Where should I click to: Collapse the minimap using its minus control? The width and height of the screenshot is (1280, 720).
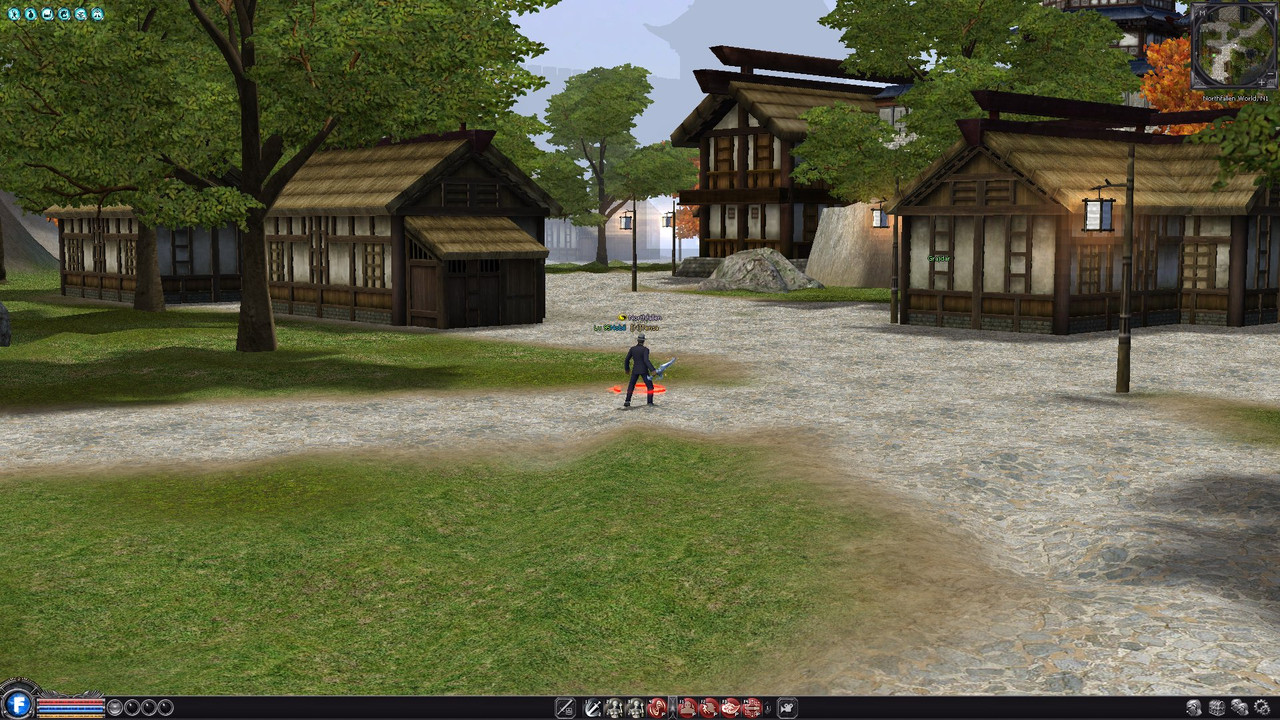(1270, 73)
